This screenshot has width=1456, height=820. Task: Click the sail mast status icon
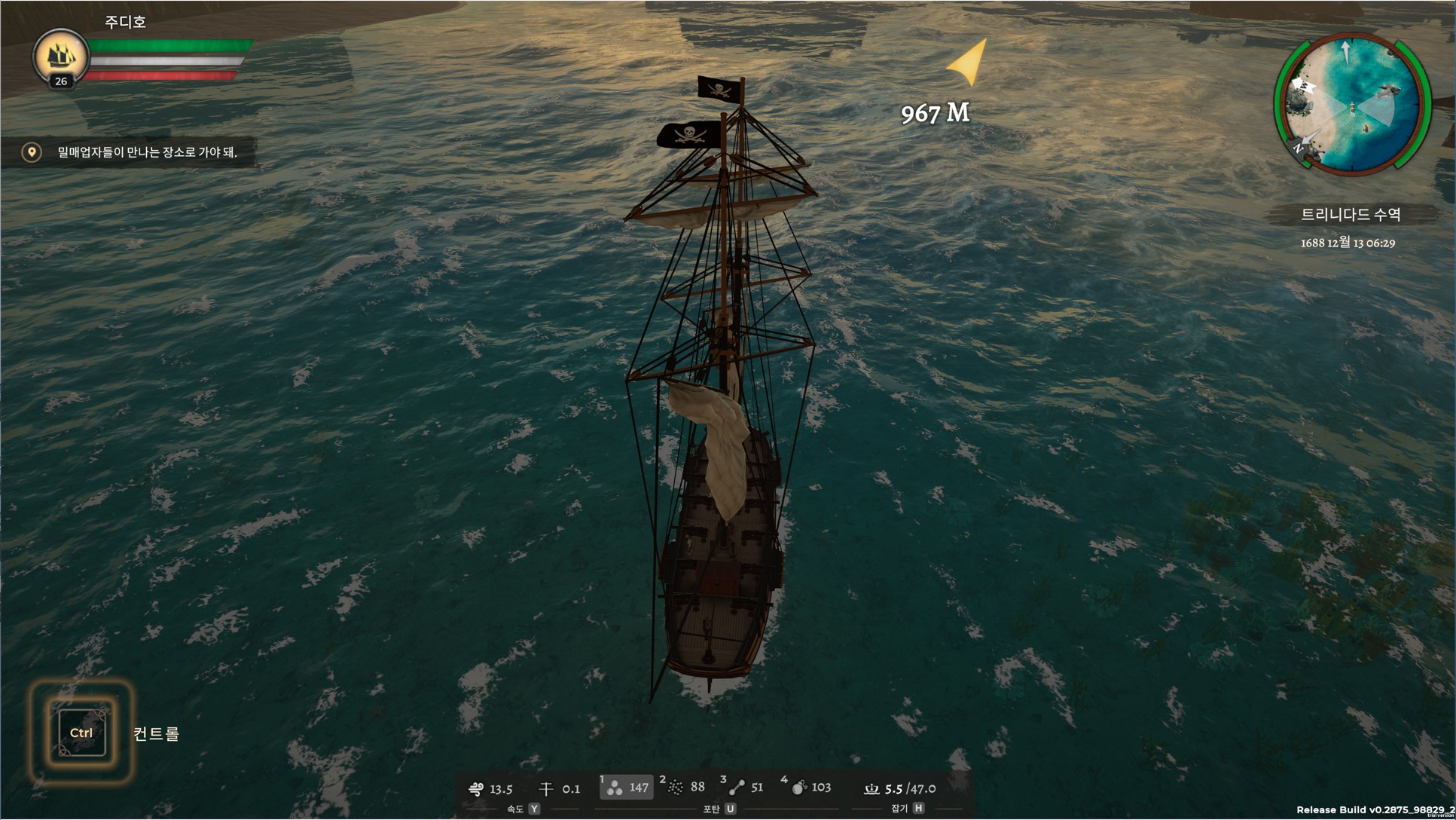546,789
